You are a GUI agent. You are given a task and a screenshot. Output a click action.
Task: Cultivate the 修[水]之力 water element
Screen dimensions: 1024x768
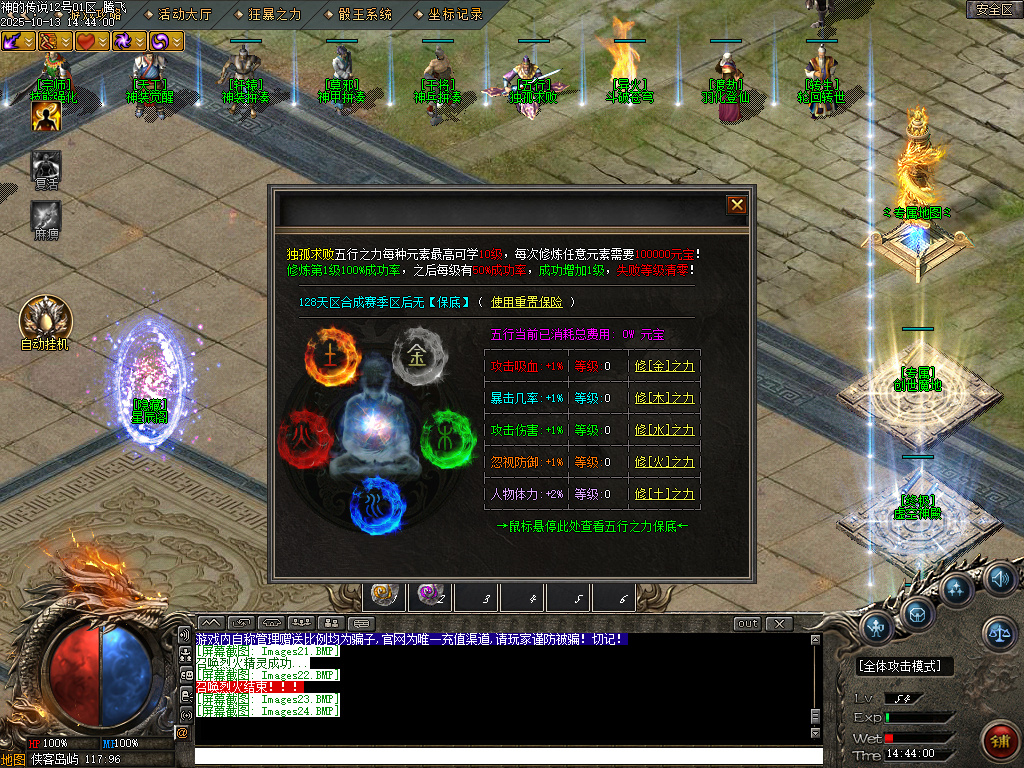664,430
